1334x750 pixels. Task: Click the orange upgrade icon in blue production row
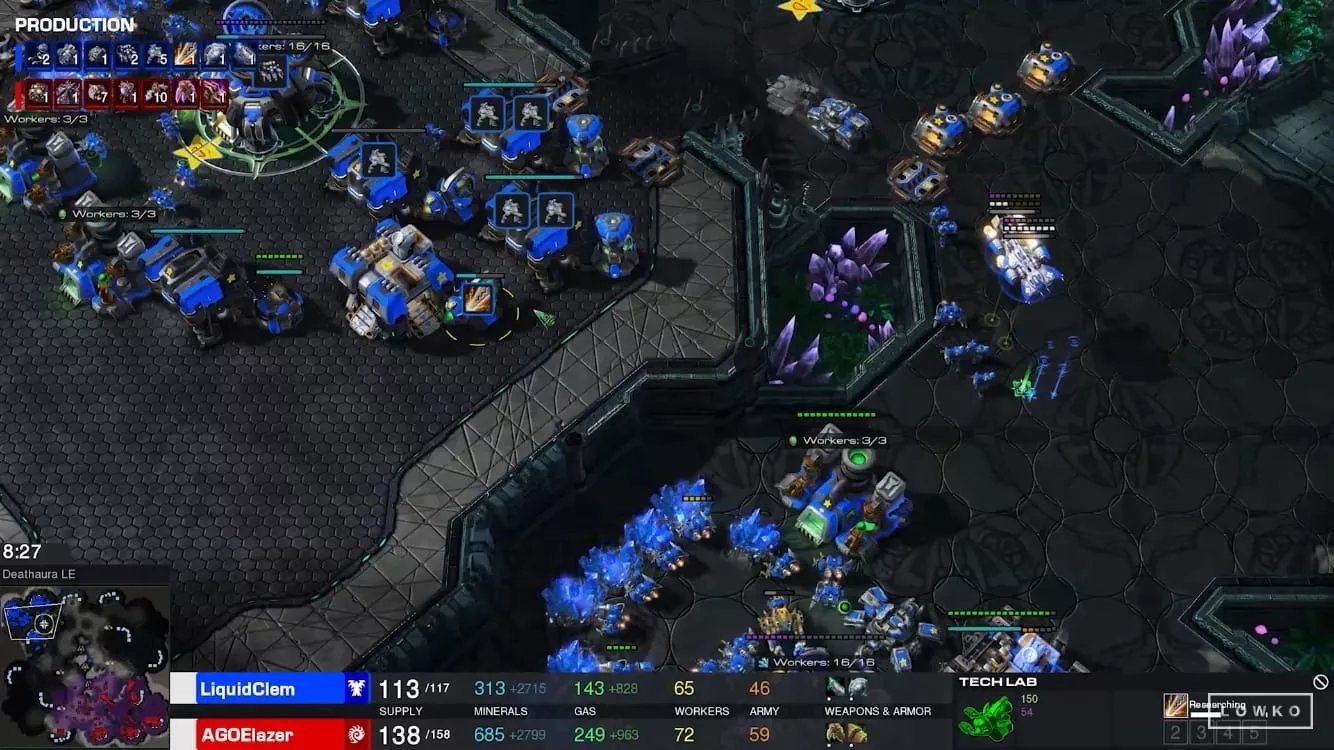tap(185, 55)
